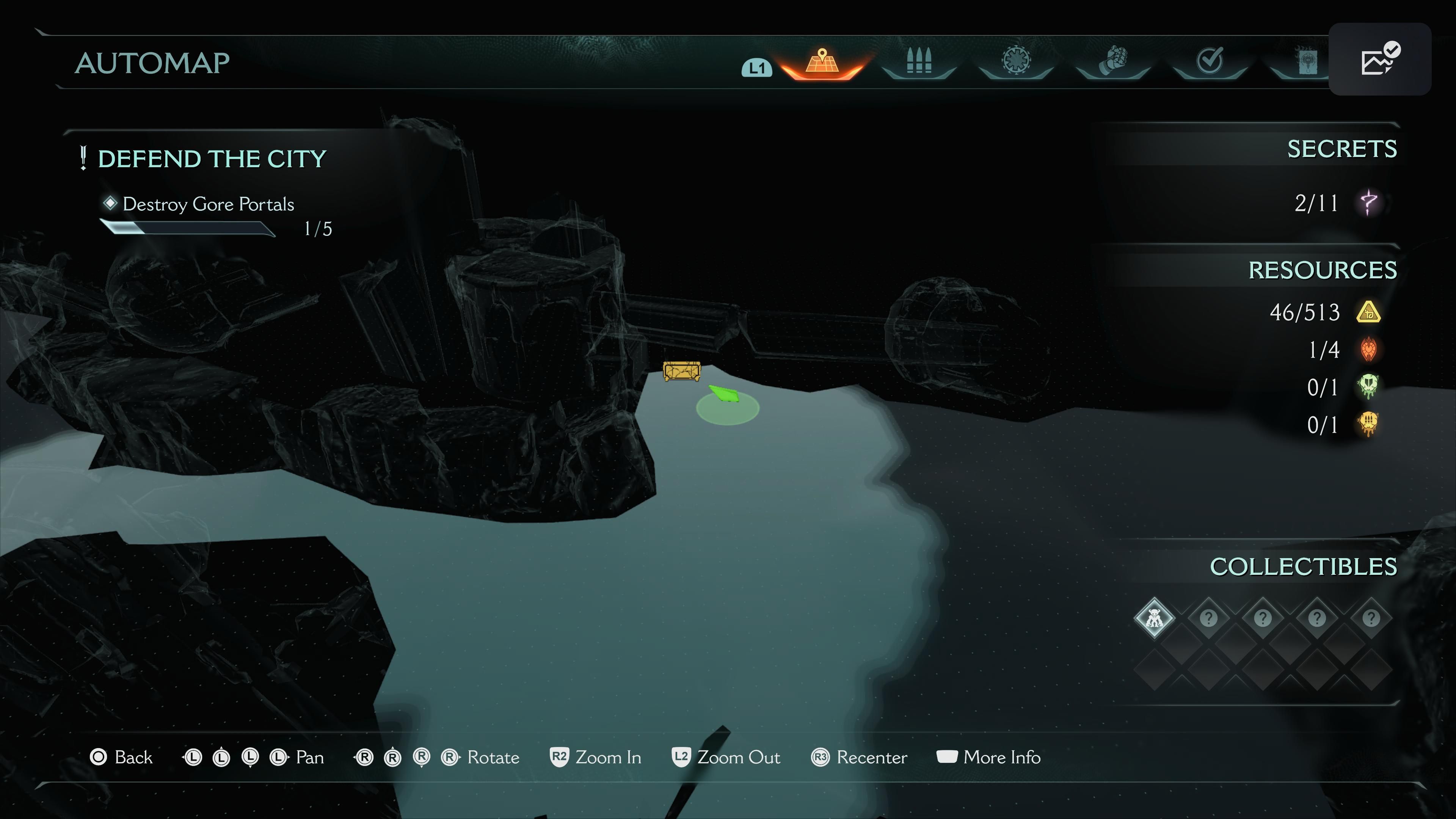Select the yellow chest marker on map
The width and height of the screenshot is (1456, 819).
[x=682, y=371]
